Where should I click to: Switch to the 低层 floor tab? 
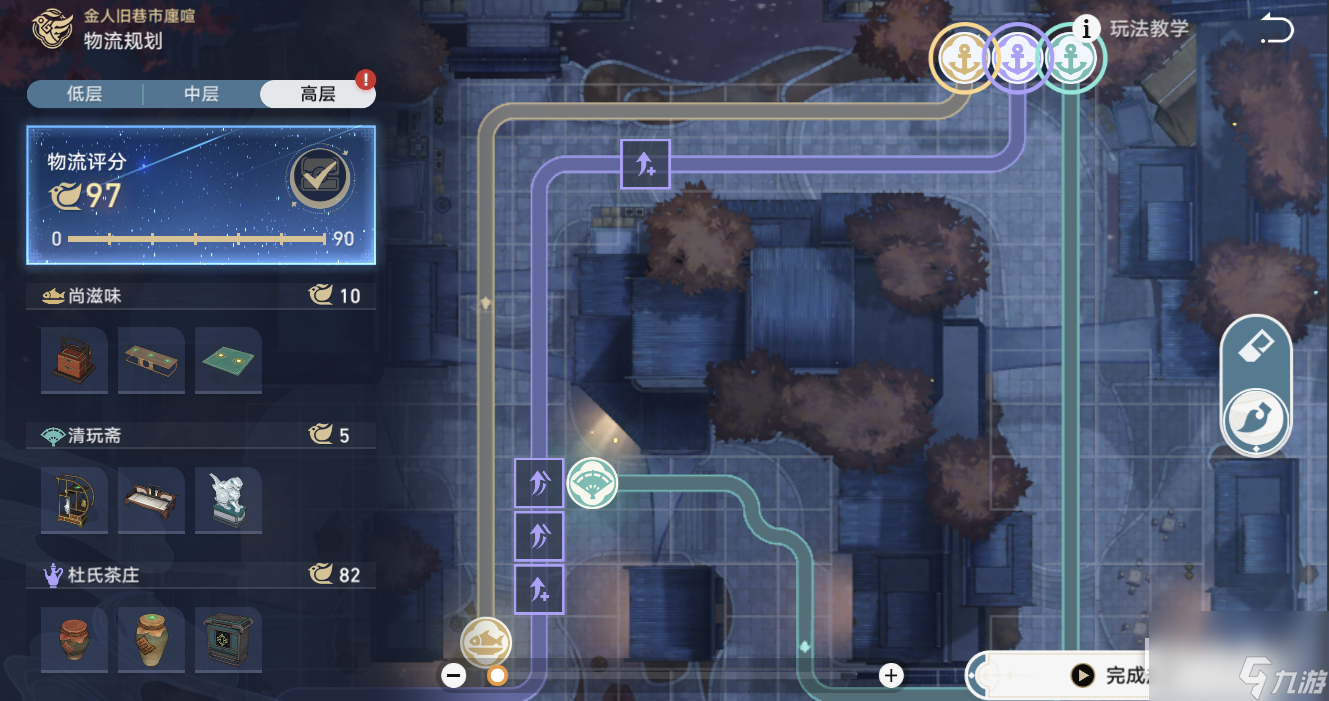(85, 94)
